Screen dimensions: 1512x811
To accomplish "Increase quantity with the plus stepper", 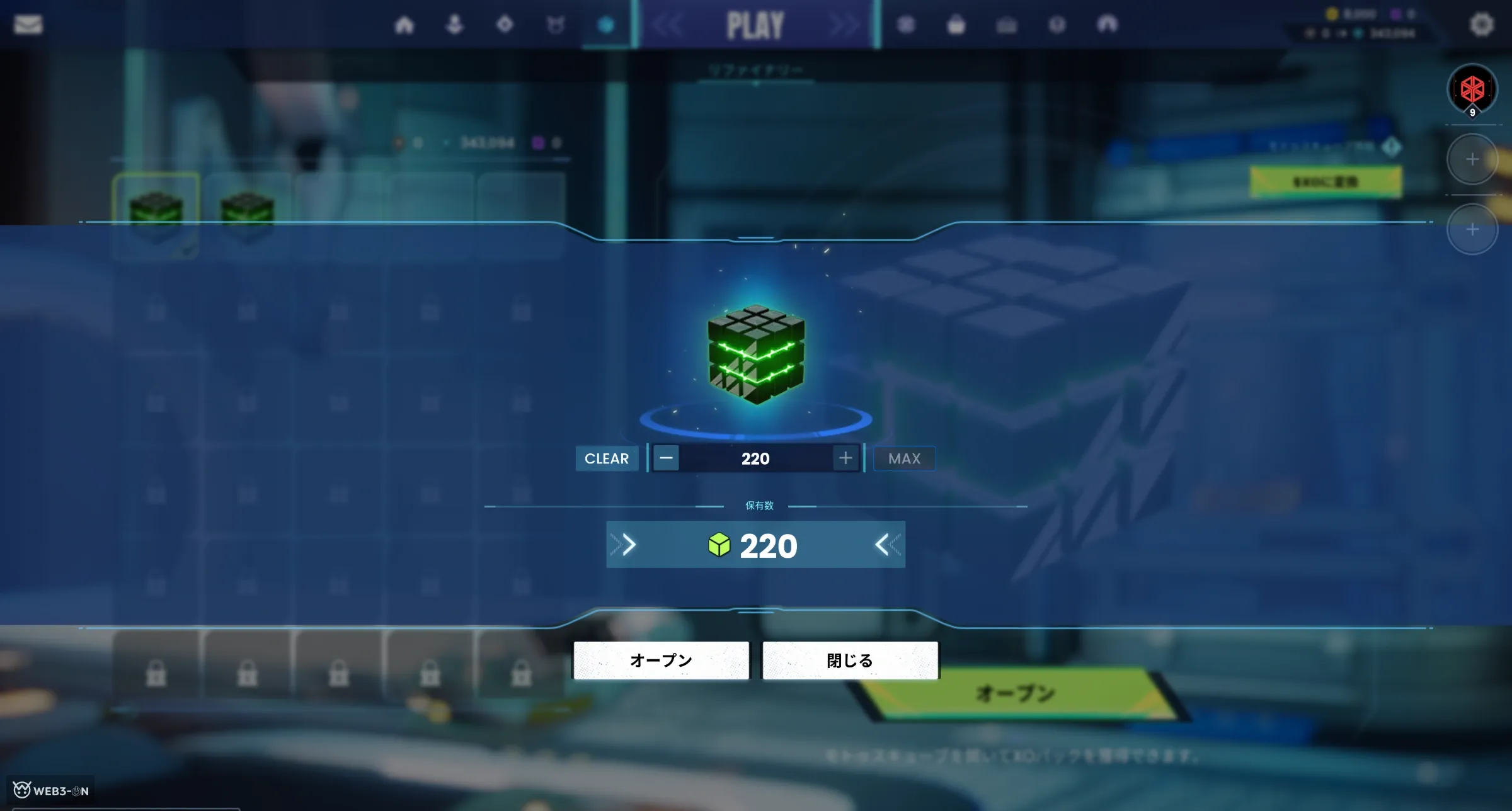I will point(845,458).
